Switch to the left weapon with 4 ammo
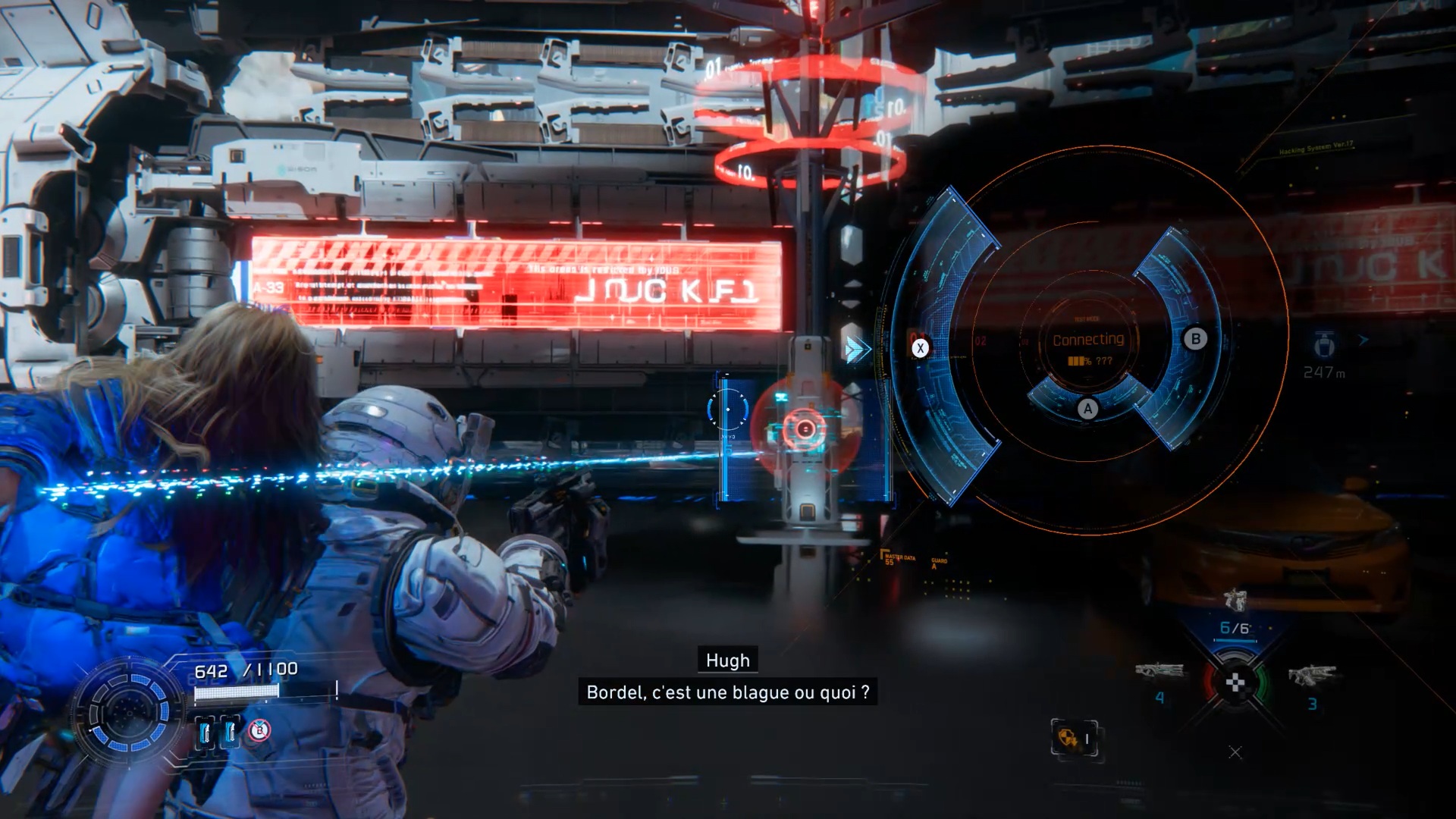The width and height of the screenshot is (1456, 819). tap(1159, 672)
